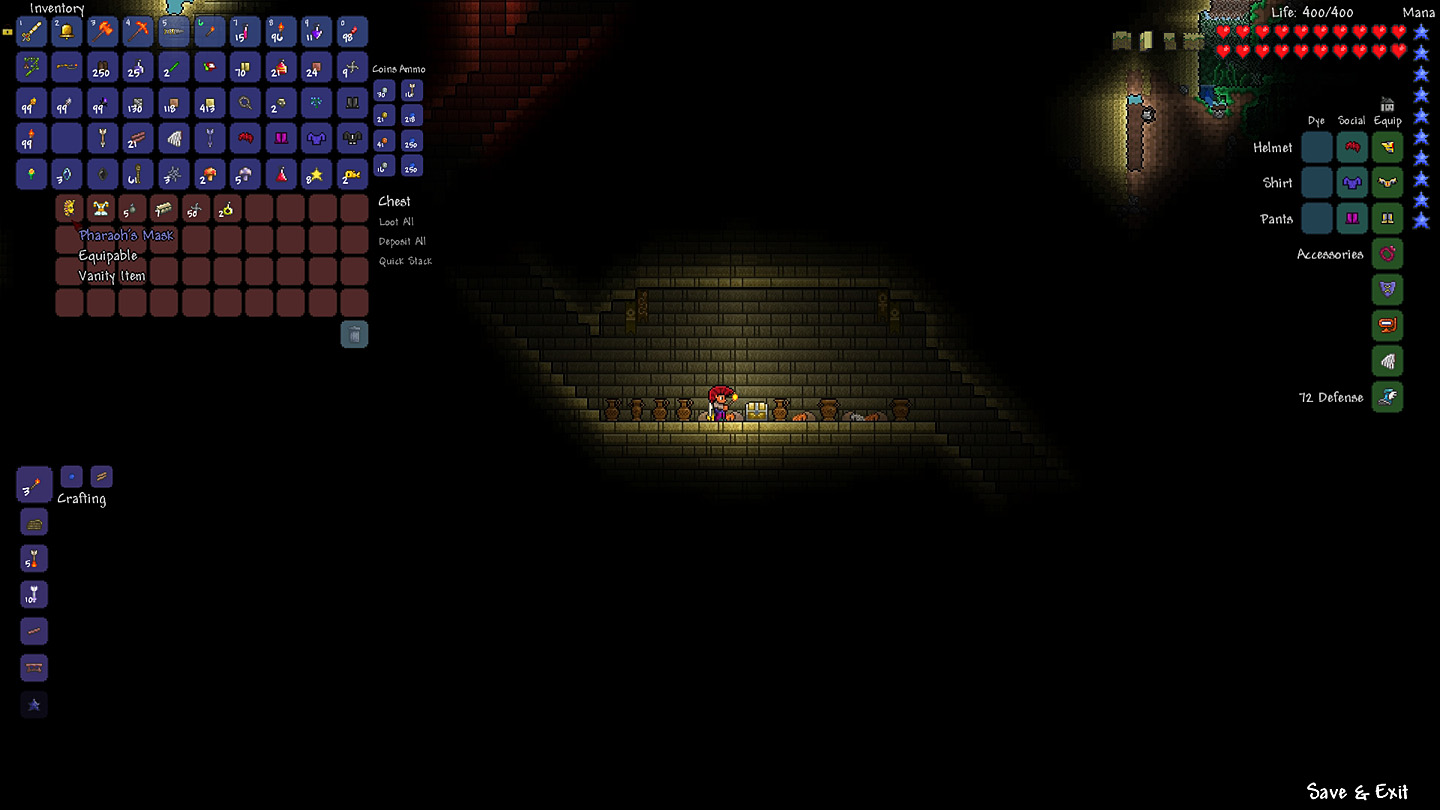Deposit All items into the chest
Viewport: 1440px width, 810px height.
point(402,242)
